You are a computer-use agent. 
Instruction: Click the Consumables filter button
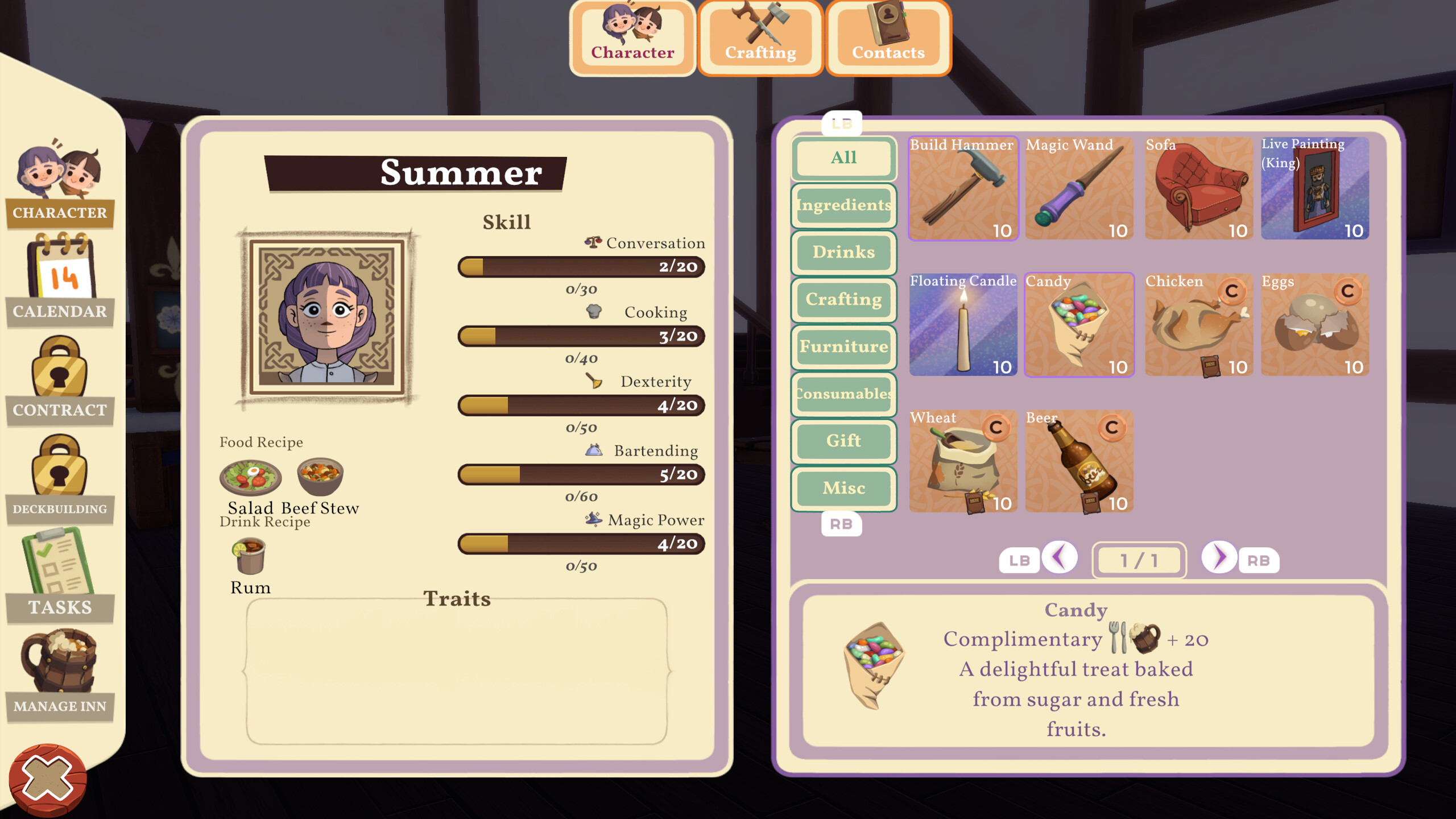click(x=843, y=394)
